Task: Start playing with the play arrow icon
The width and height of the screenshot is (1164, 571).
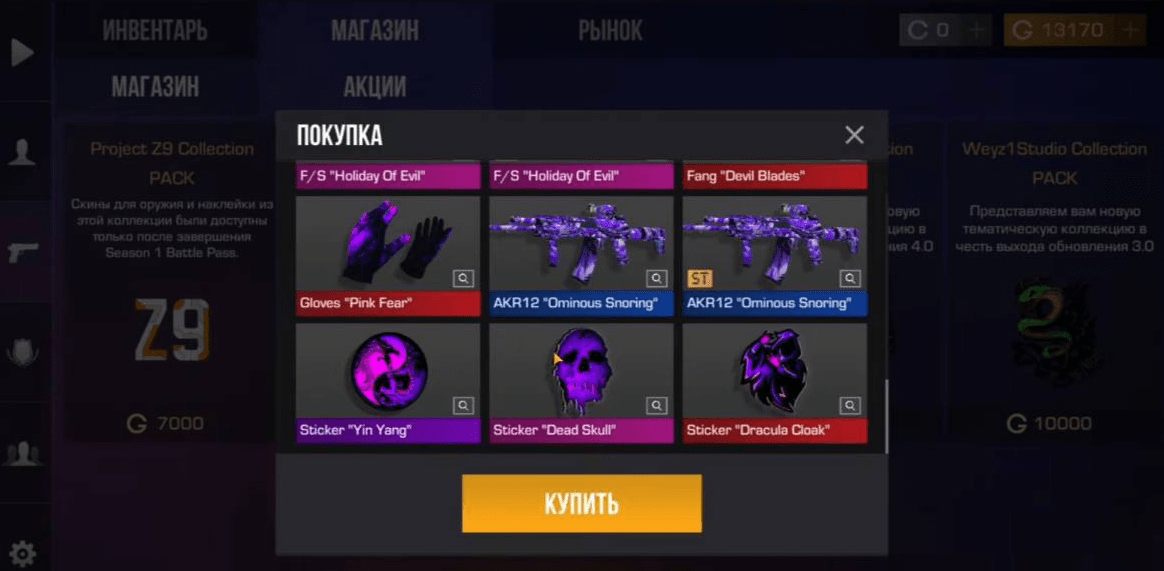Action: tap(22, 52)
